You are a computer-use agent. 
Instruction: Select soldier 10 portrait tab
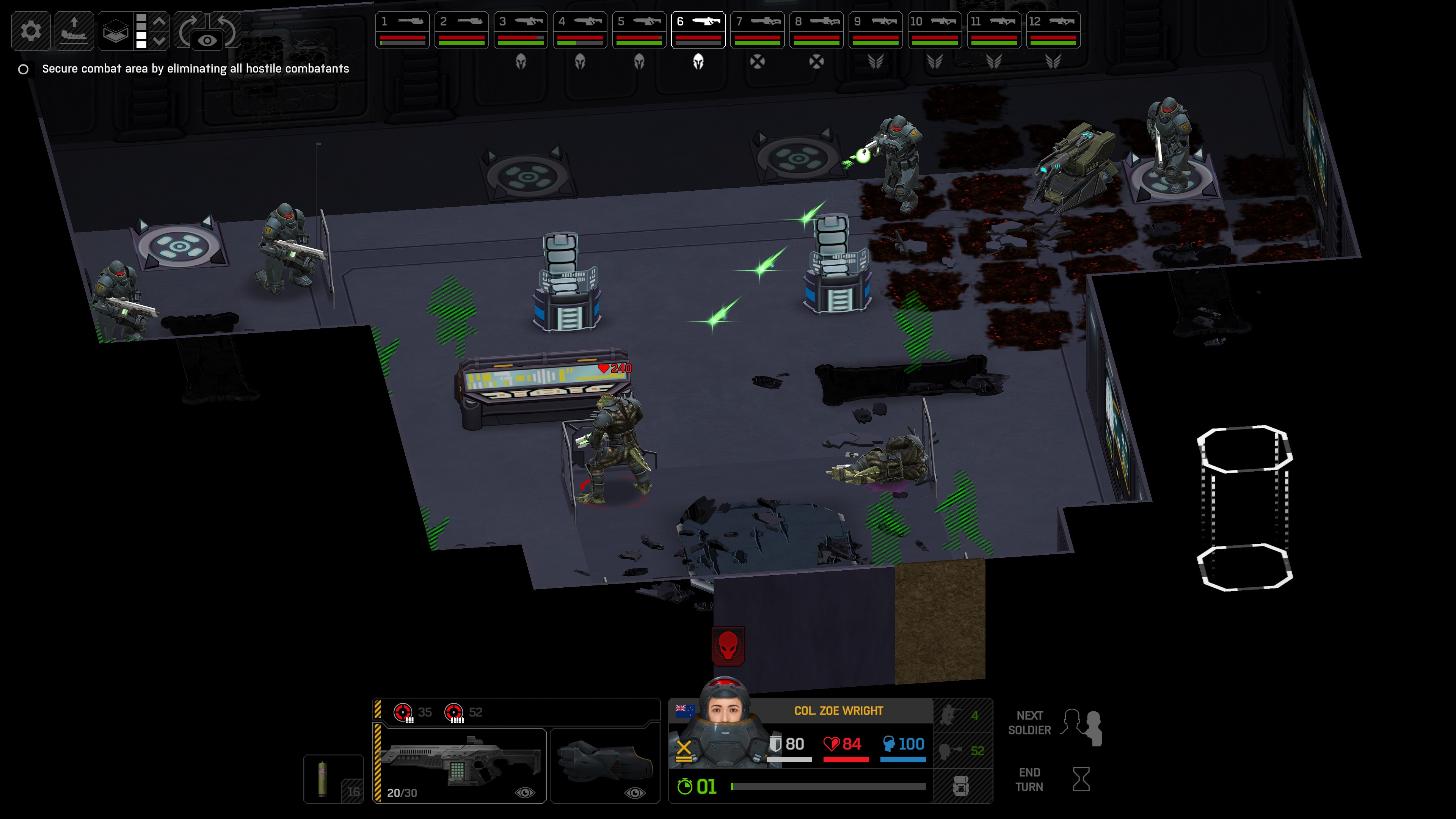(x=935, y=30)
